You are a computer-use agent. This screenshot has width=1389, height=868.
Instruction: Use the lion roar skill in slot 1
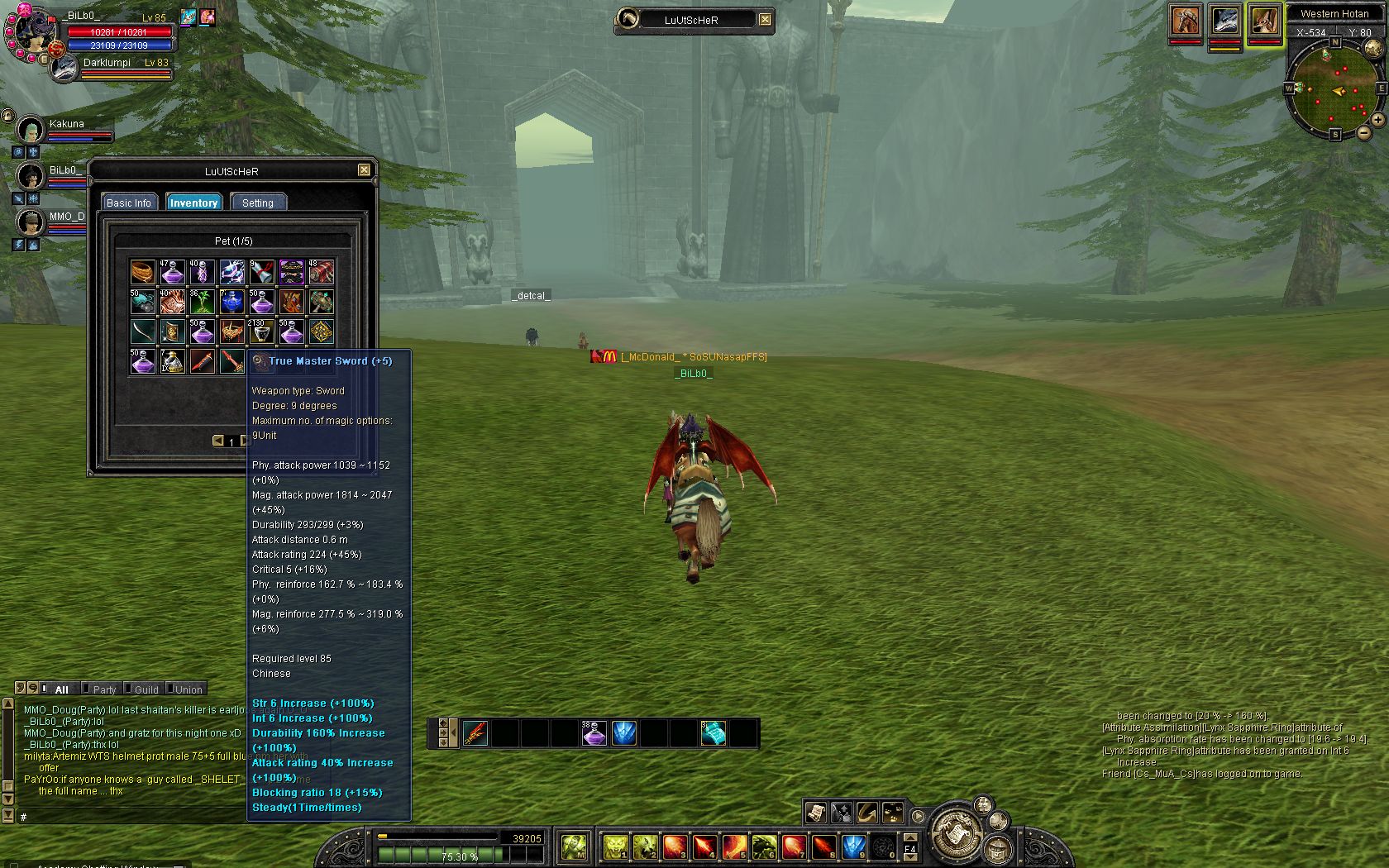615,847
